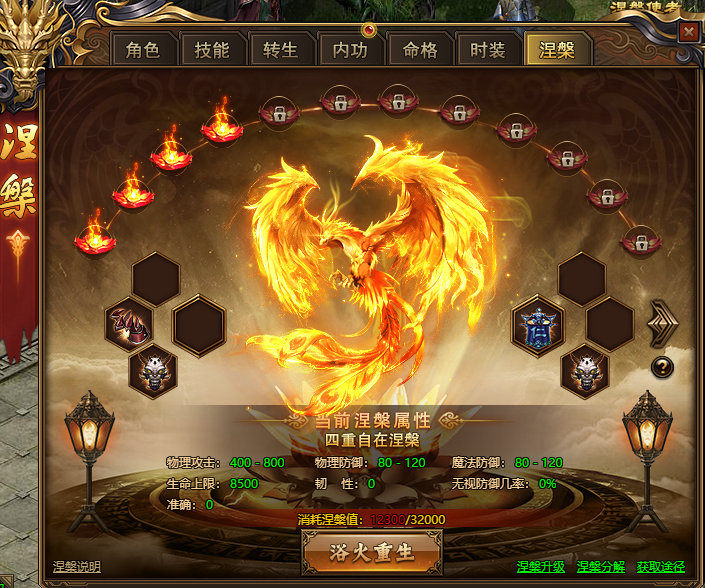Image resolution: width=705 pixels, height=588 pixels.
Task: Close the character panel window
Action: coord(688,31)
